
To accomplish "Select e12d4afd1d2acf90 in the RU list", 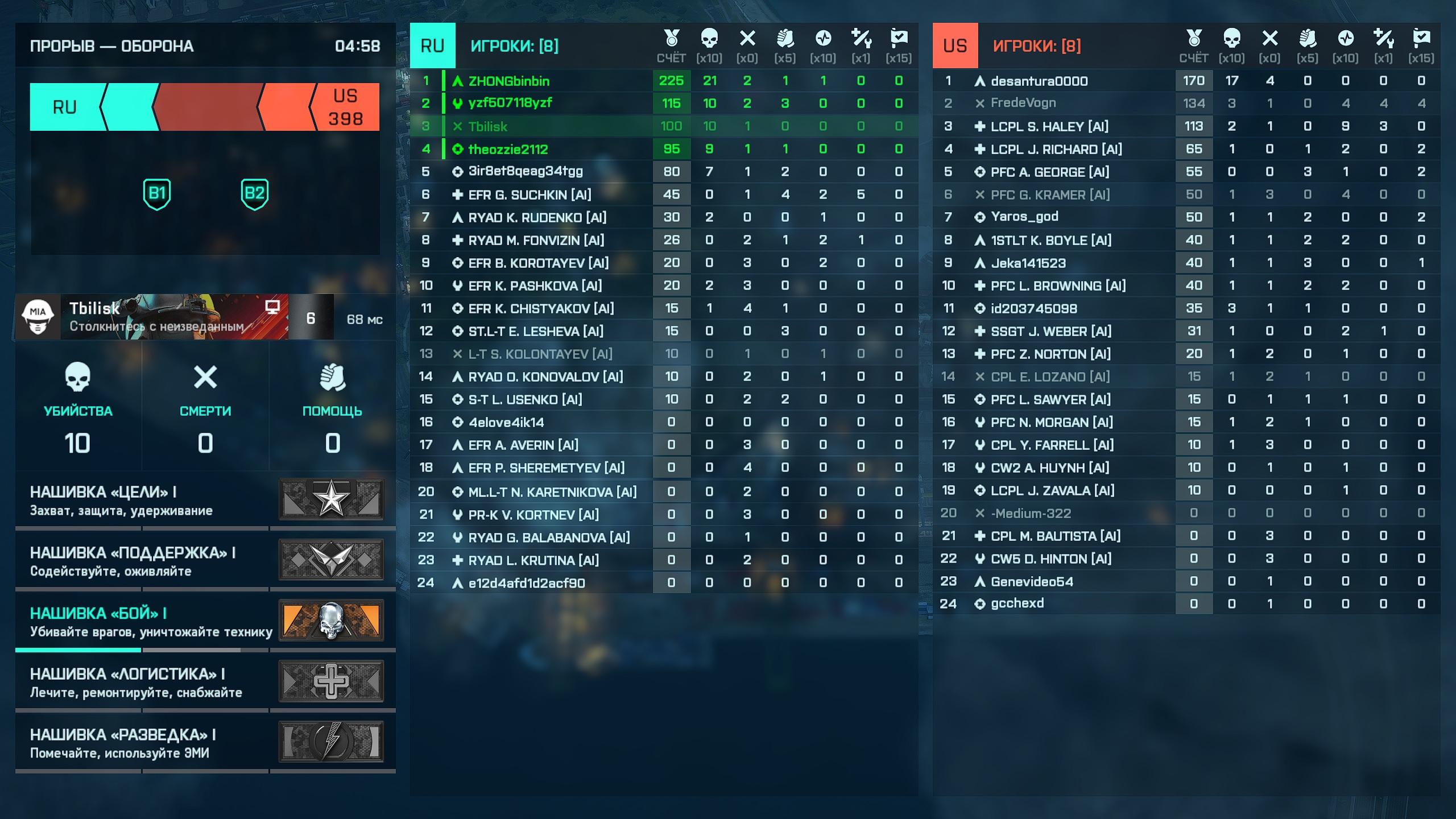I will click(x=527, y=583).
